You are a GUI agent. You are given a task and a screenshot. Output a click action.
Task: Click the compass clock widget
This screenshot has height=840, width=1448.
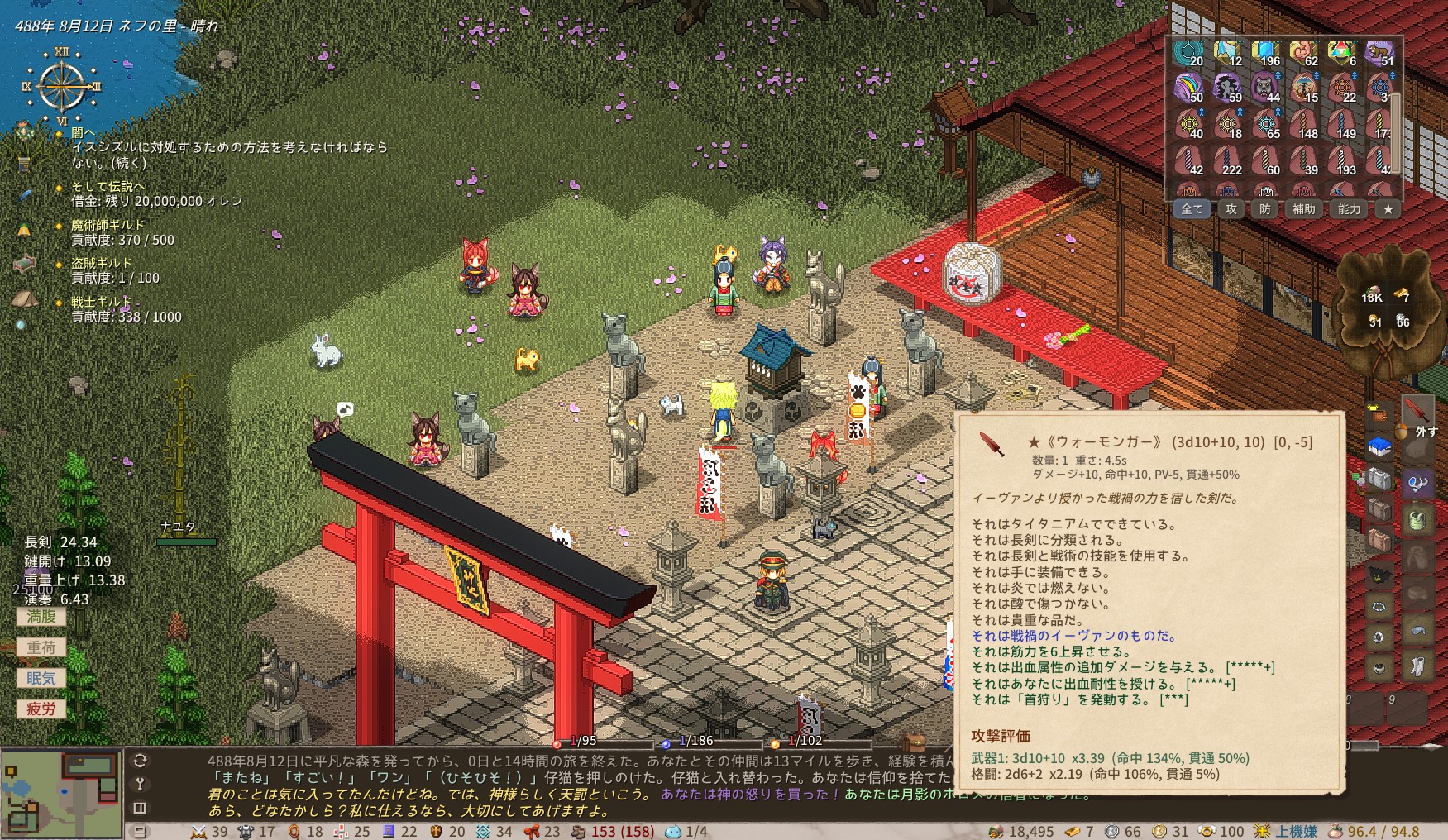62,86
